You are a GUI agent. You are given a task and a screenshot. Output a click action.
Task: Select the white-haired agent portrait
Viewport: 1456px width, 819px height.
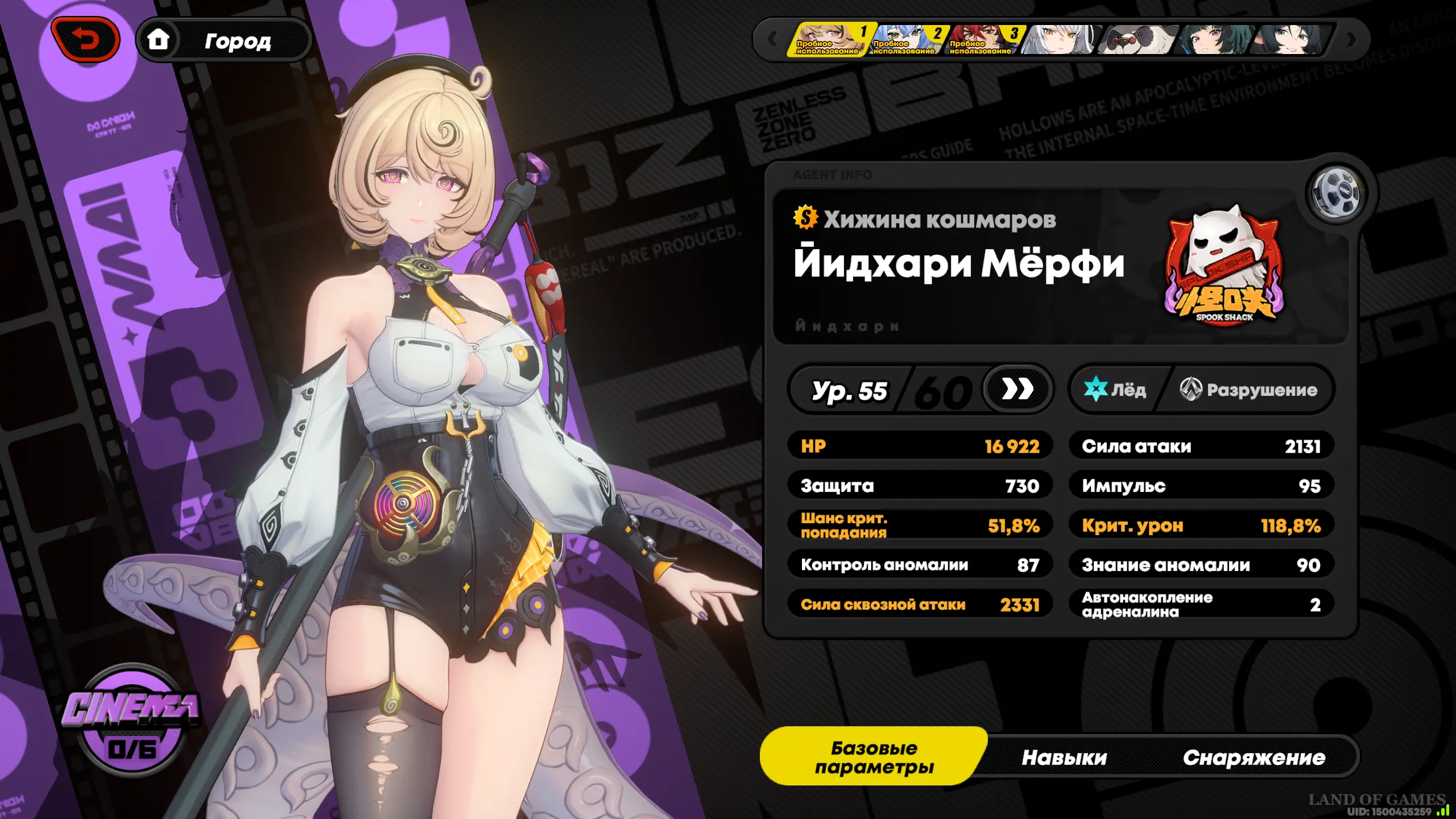click(1059, 40)
